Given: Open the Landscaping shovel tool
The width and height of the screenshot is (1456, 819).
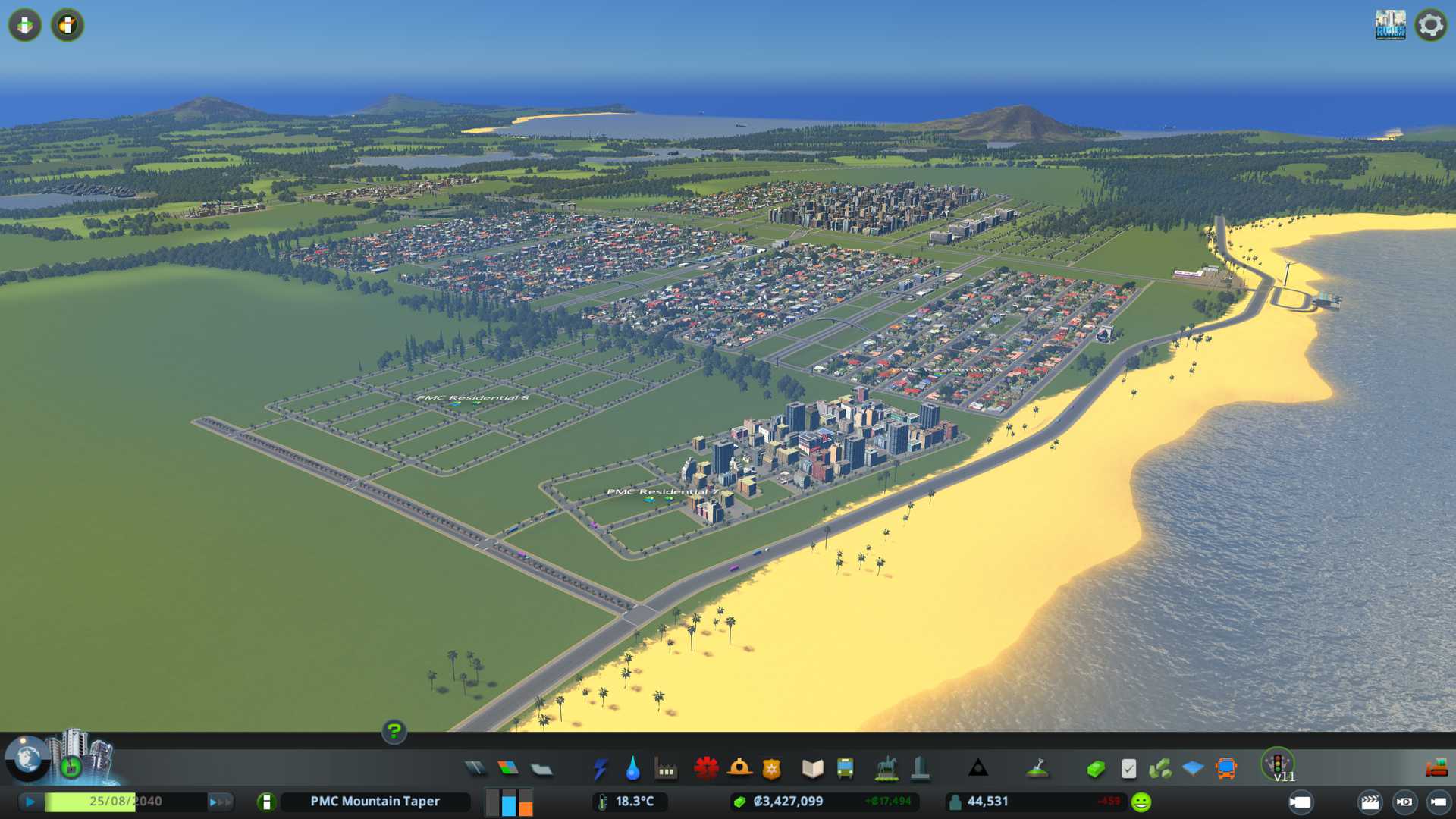Looking at the screenshot, I should (1037, 769).
